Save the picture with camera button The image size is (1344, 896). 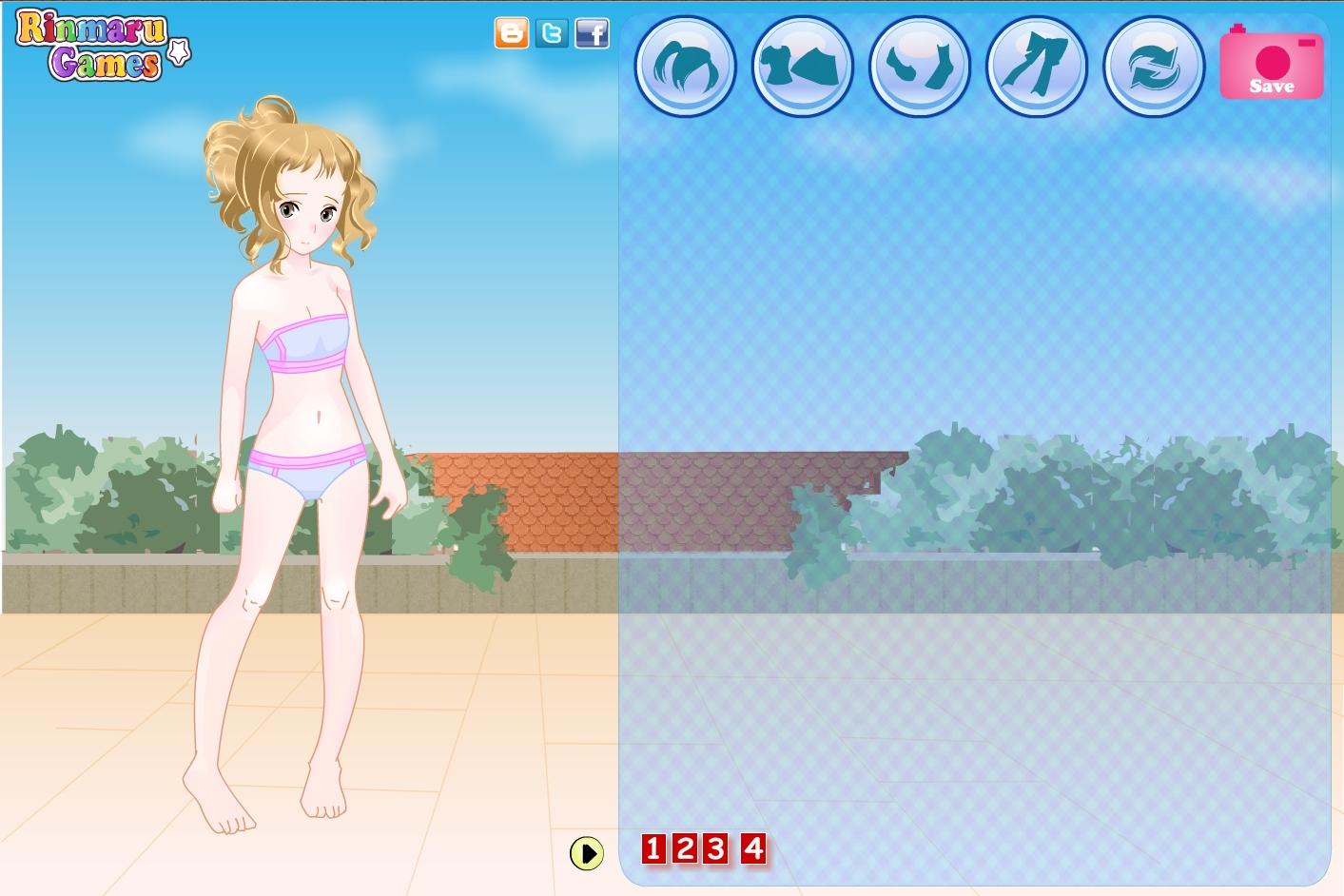pyautogui.click(x=1272, y=65)
